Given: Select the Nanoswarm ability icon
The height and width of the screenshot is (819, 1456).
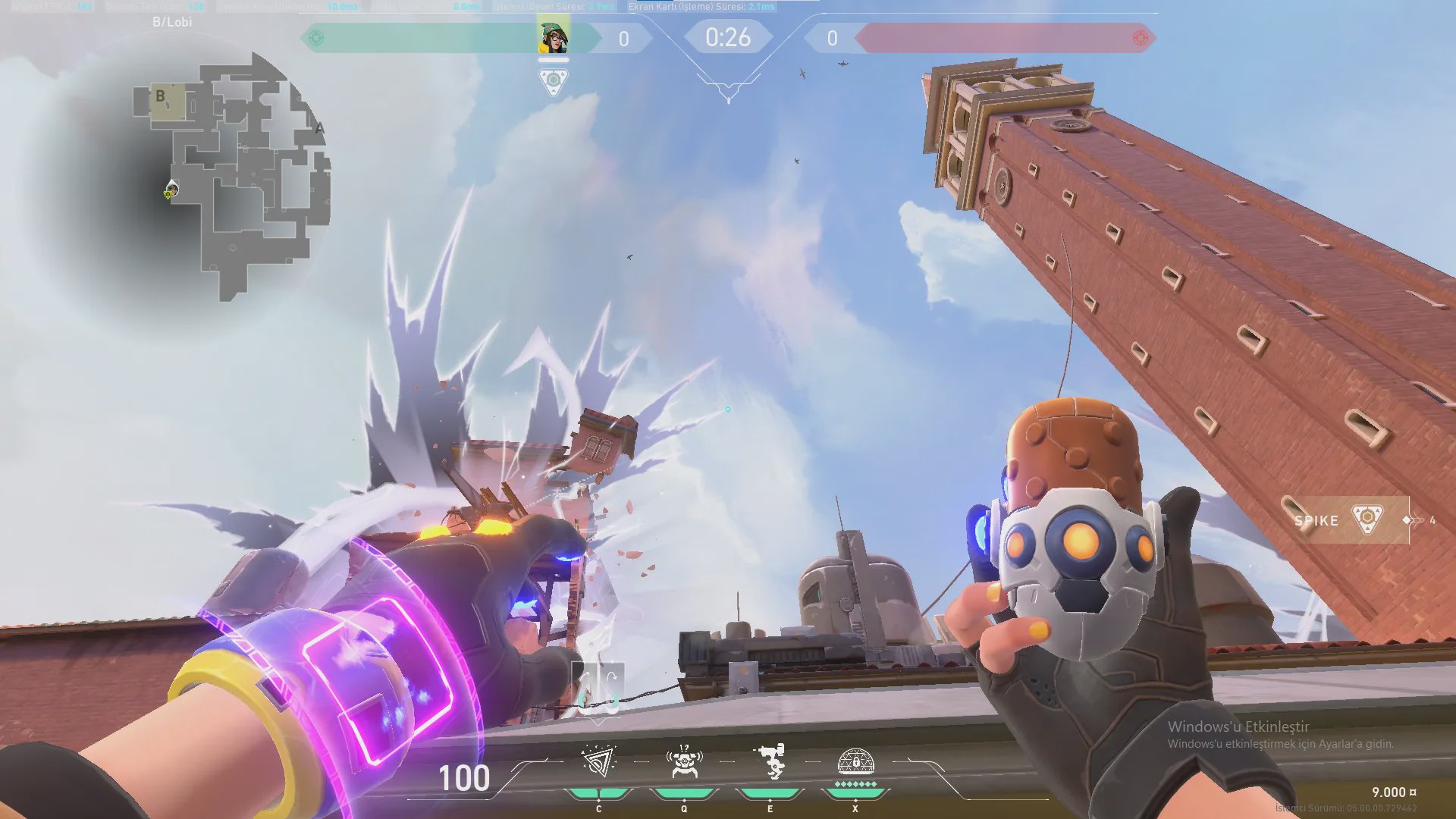Looking at the screenshot, I should tap(598, 762).
